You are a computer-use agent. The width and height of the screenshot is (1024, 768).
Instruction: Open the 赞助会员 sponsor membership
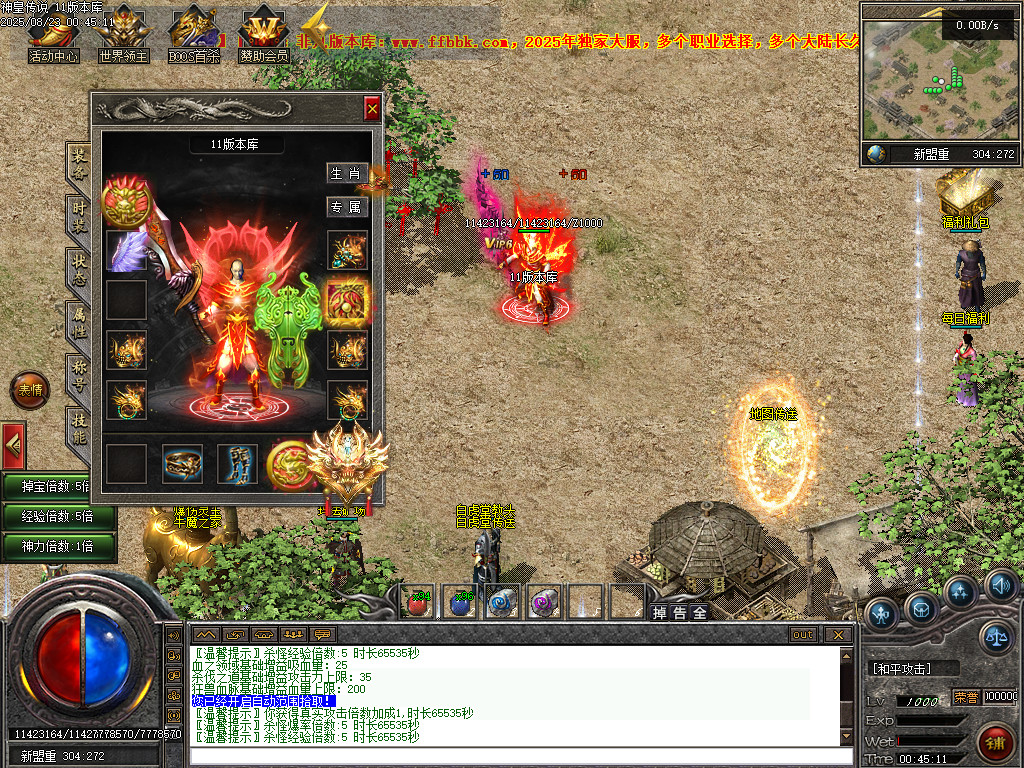click(x=263, y=38)
